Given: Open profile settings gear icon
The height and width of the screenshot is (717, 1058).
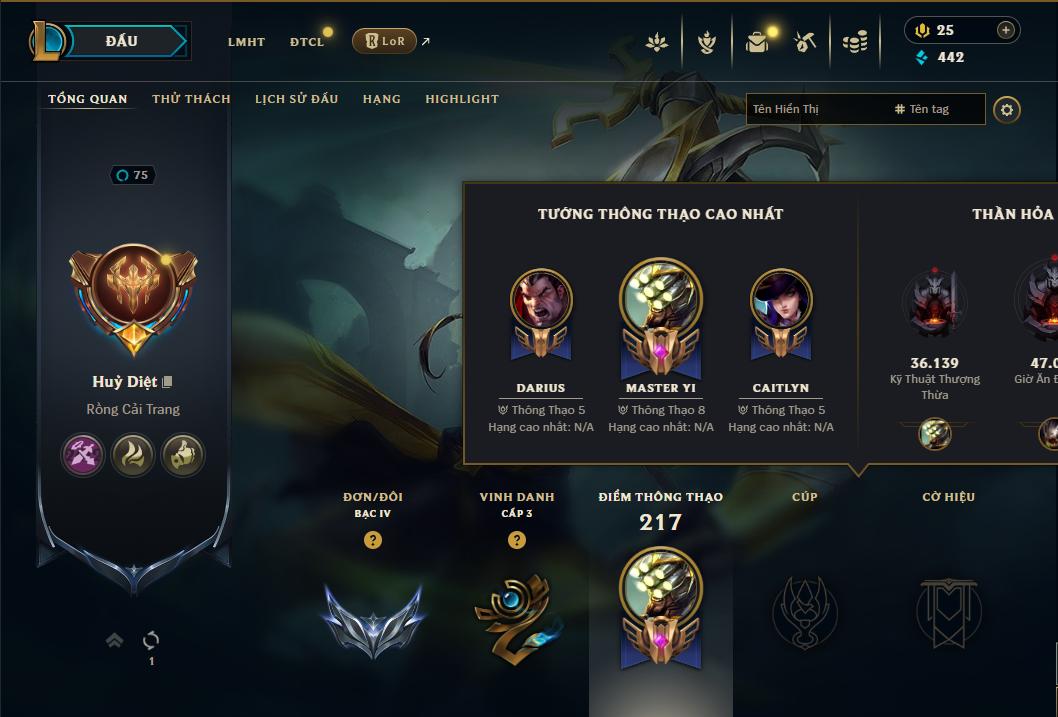Looking at the screenshot, I should coord(1007,109).
